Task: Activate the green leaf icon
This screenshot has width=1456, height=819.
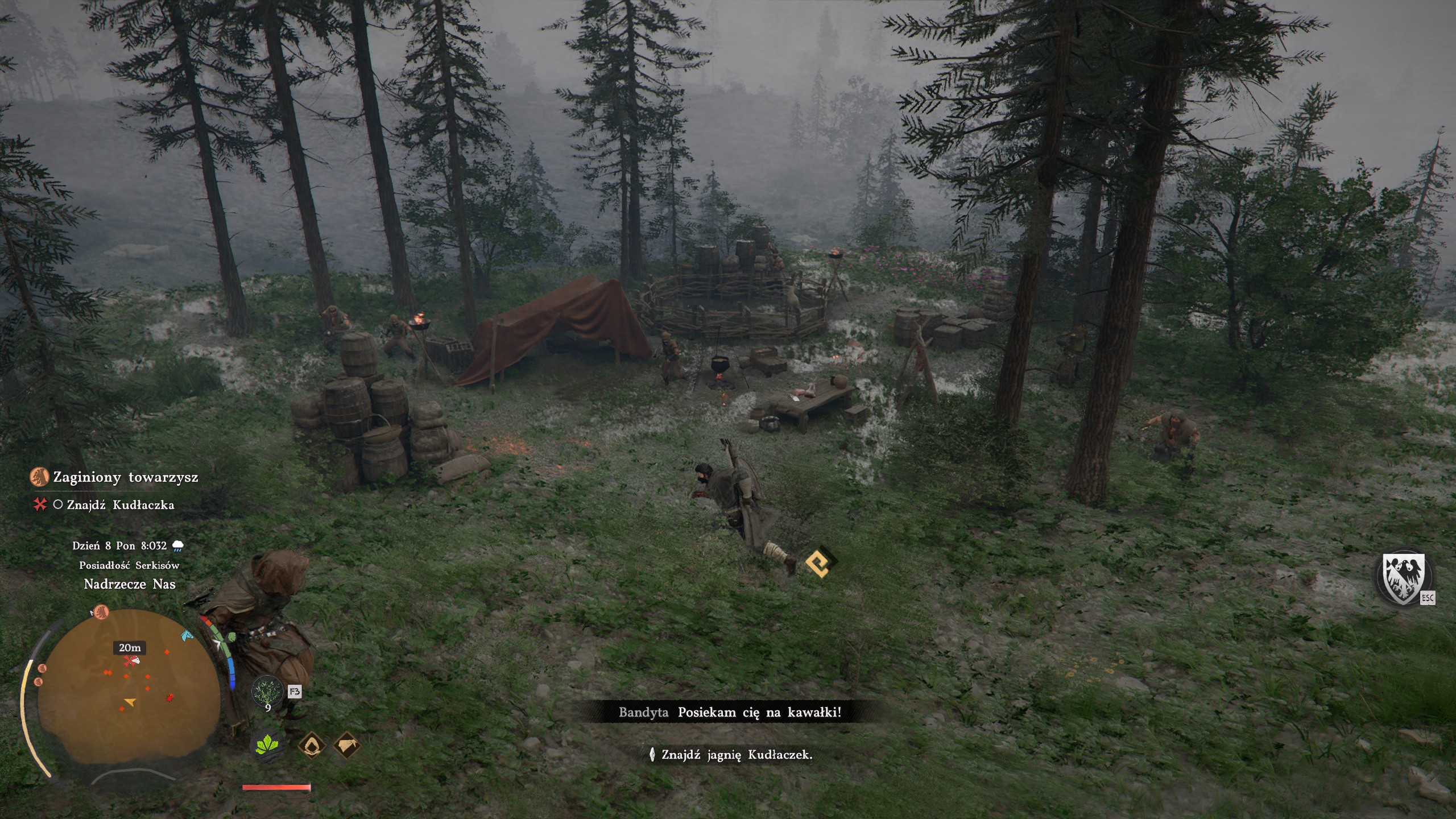Action: click(x=268, y=745)
